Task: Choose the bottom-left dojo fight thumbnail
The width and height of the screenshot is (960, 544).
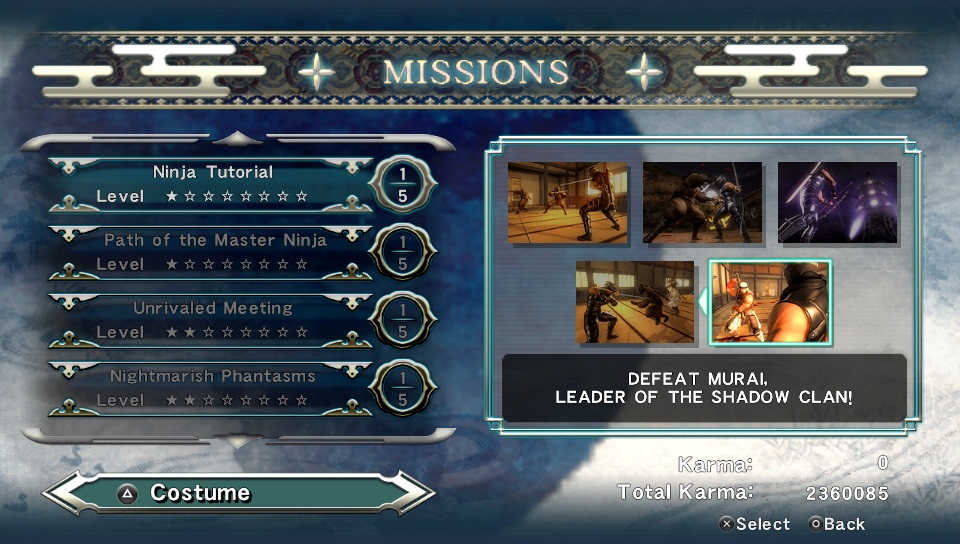Action: pyautogui.click(x=635, y=301)
